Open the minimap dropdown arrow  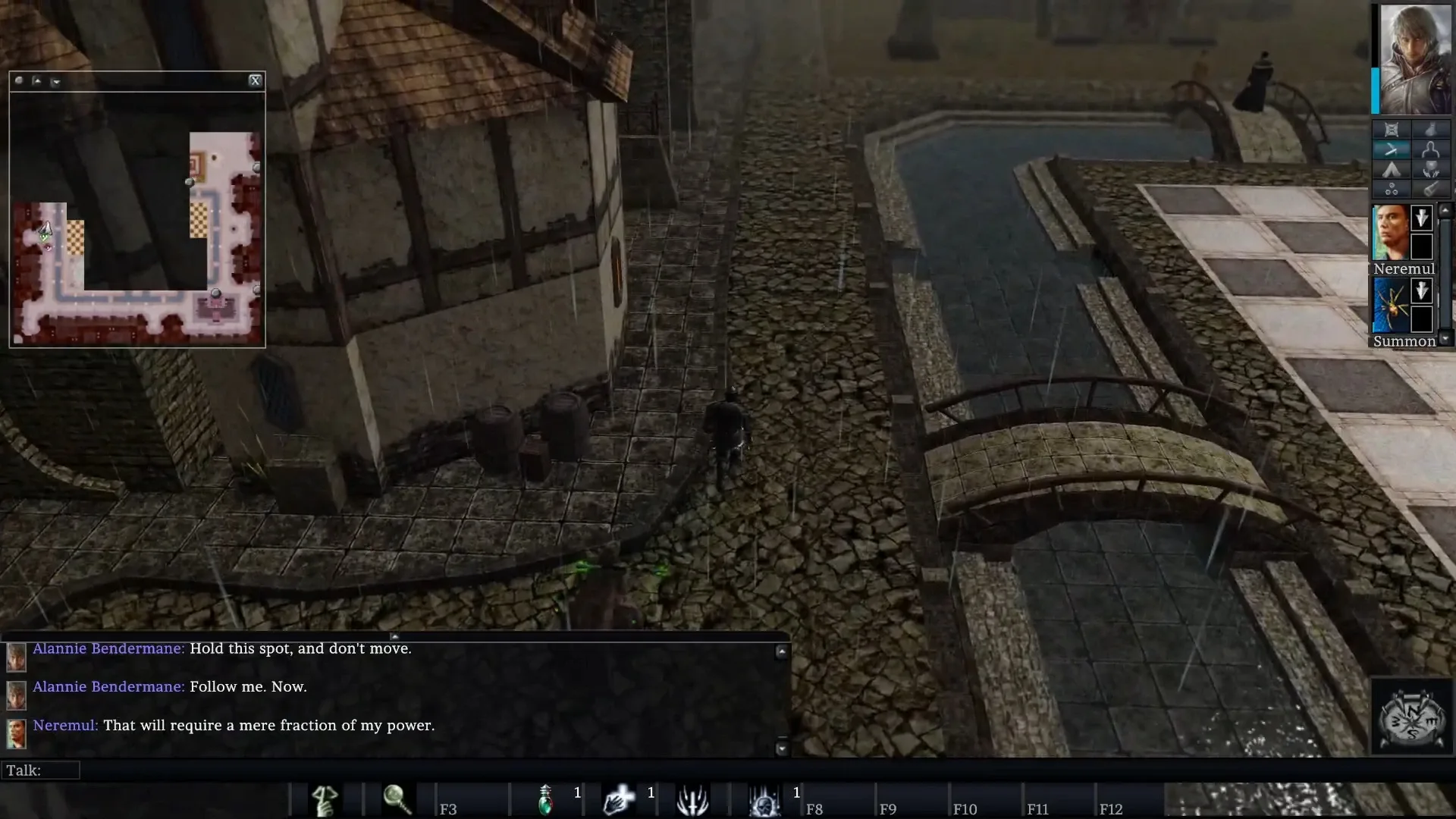pyautogui.click(x=56, y=81)
